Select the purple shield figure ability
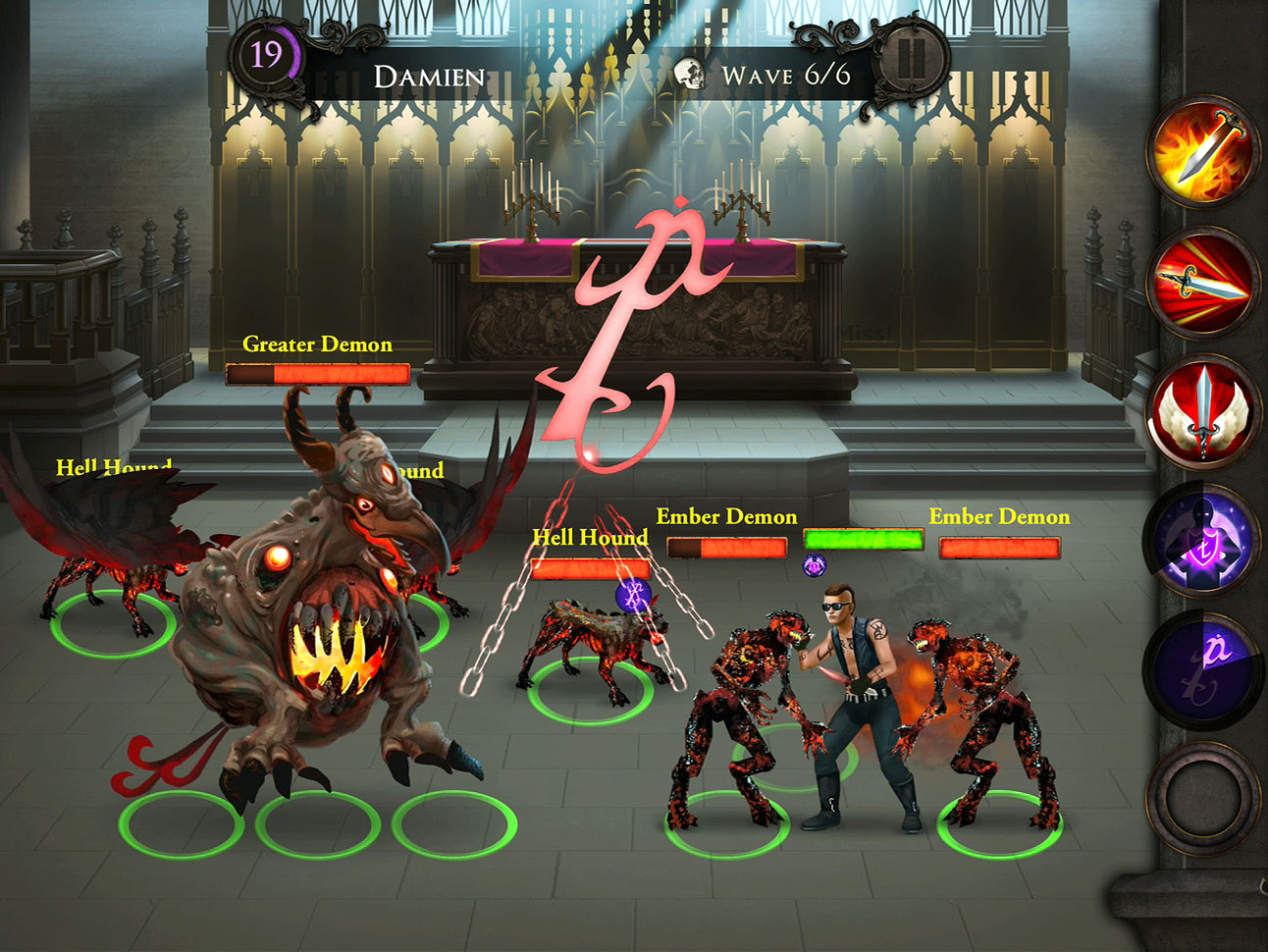The width and height of the screenshot is (1268, 952). [x=1203, y=540]
